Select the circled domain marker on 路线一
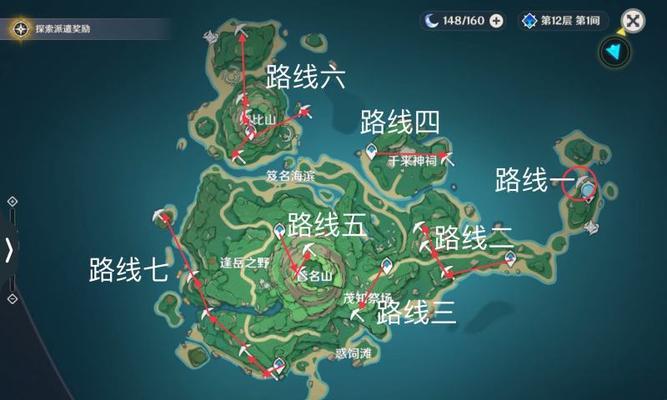This screenshot has width=667, height=400. point(588,188)
